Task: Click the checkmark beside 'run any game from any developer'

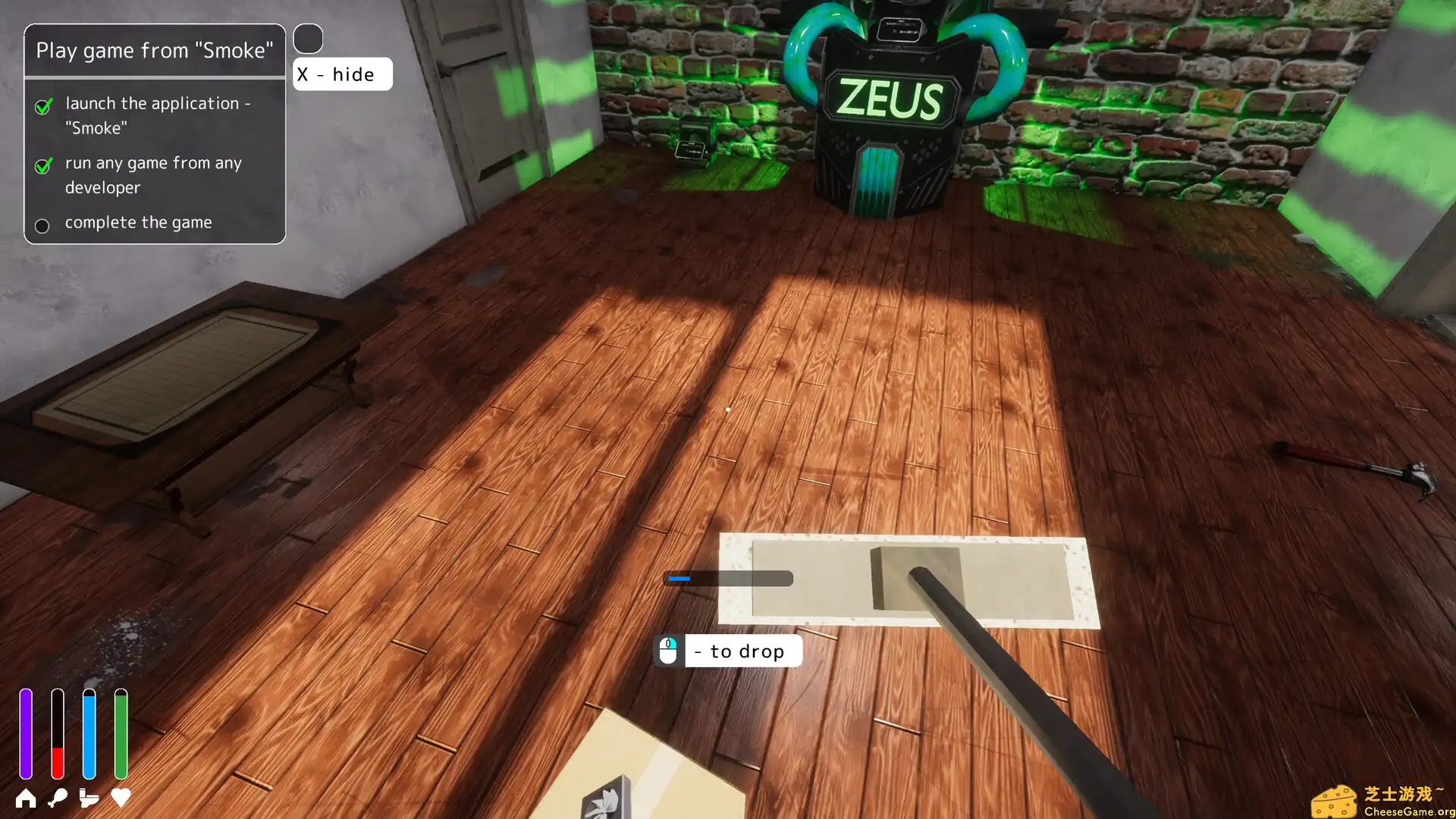Action: coord(43,167)
